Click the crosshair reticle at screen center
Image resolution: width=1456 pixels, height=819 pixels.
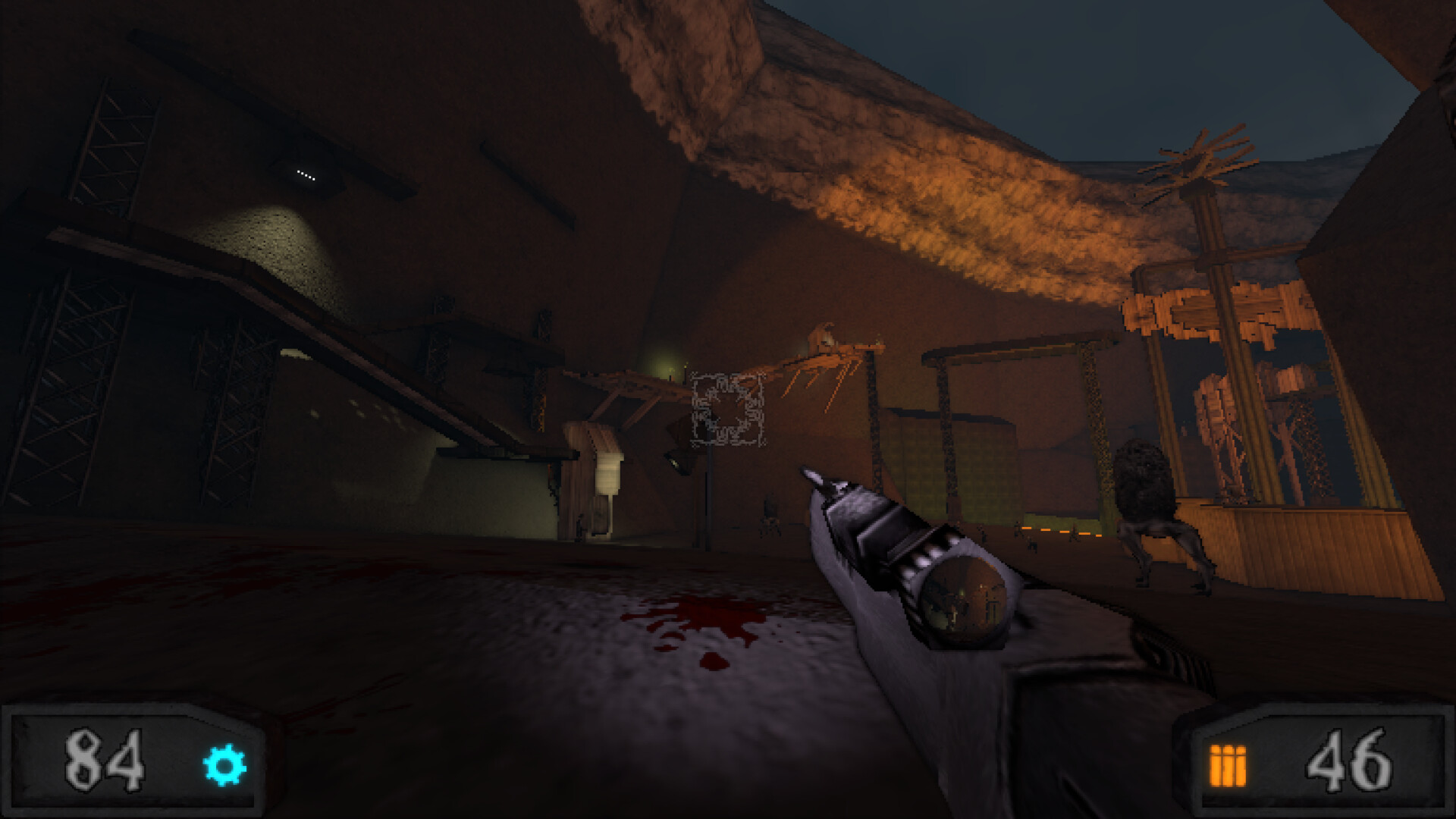(x=728, y=409)
